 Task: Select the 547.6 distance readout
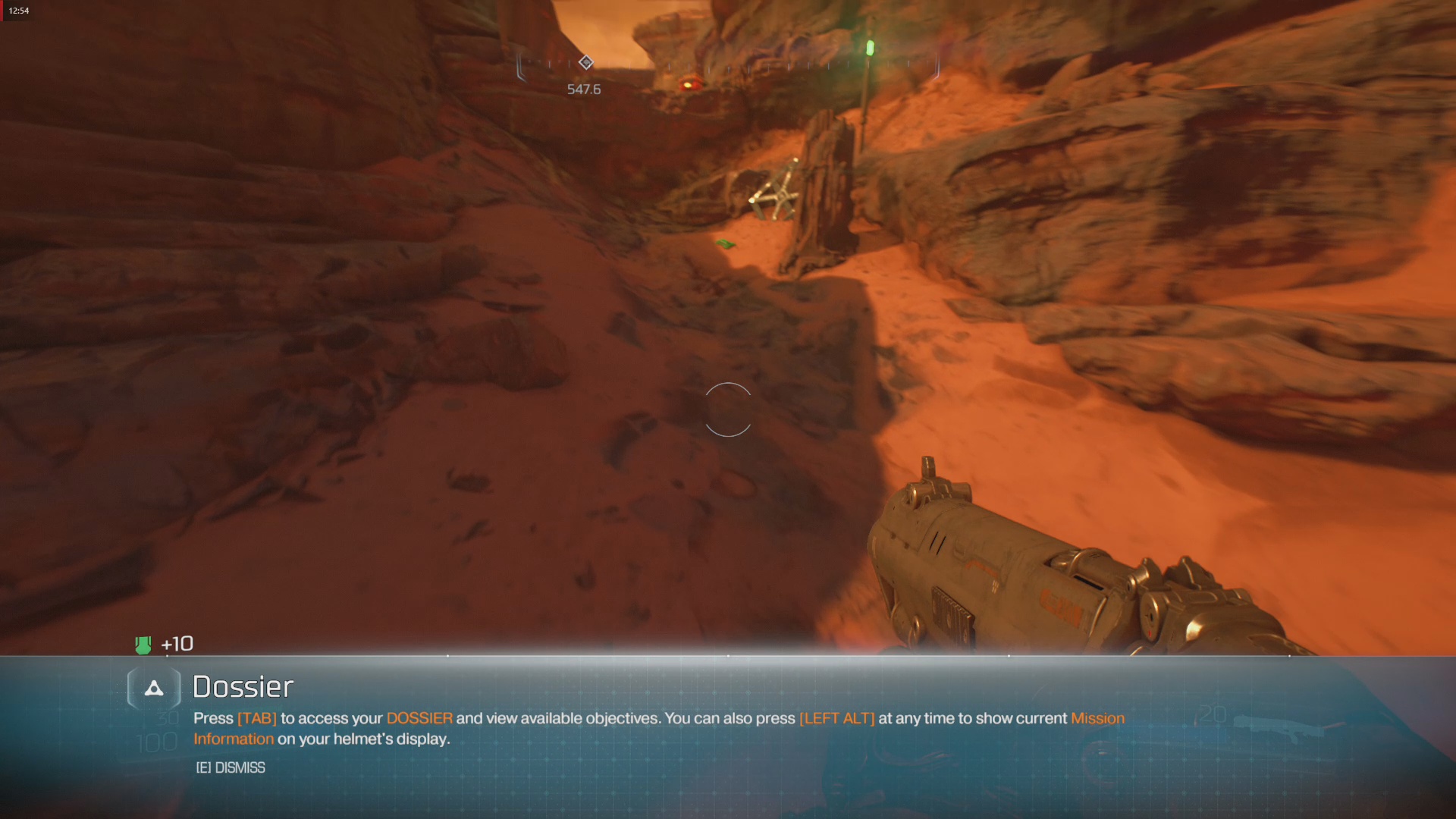[x=583, y=88]
